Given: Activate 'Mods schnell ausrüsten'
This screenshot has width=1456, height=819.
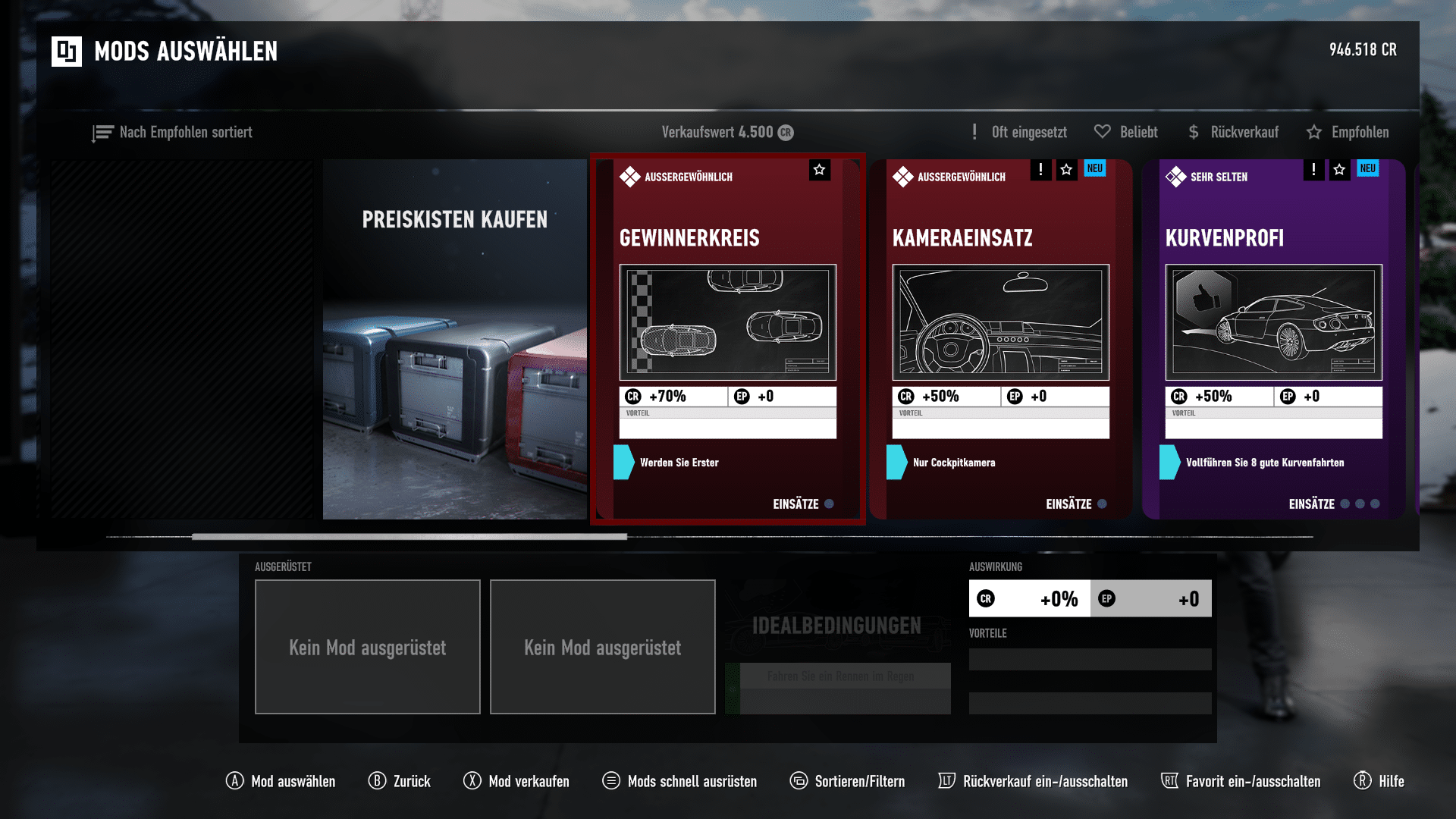Looking at the screenshot, I should (679, 781).
